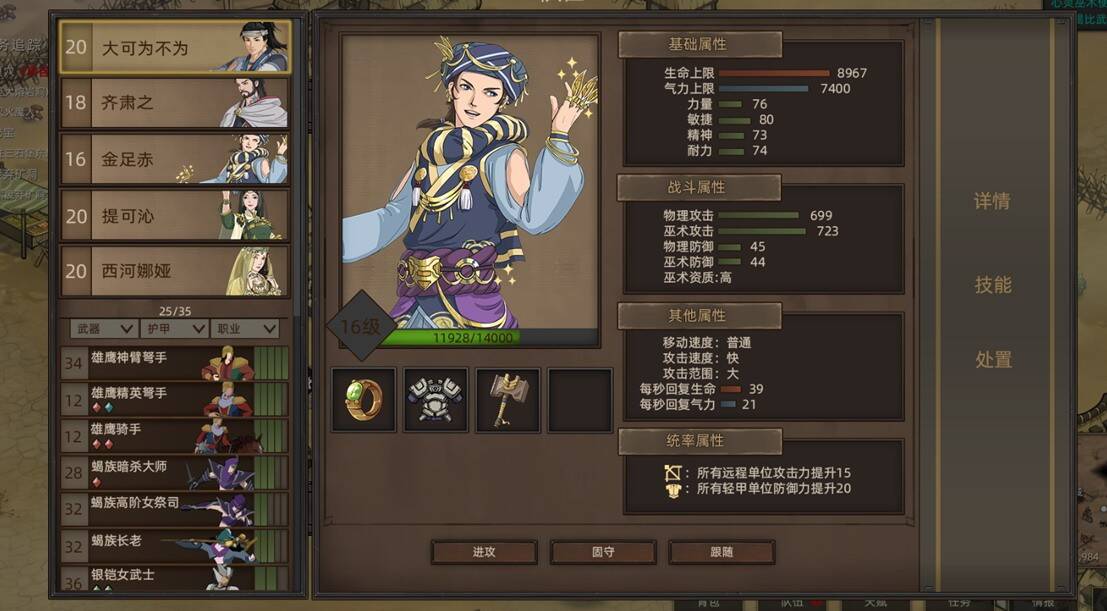Select hero 齐肃之 in party list
The height and width of the screenshot is (611, 1107).
175,103
